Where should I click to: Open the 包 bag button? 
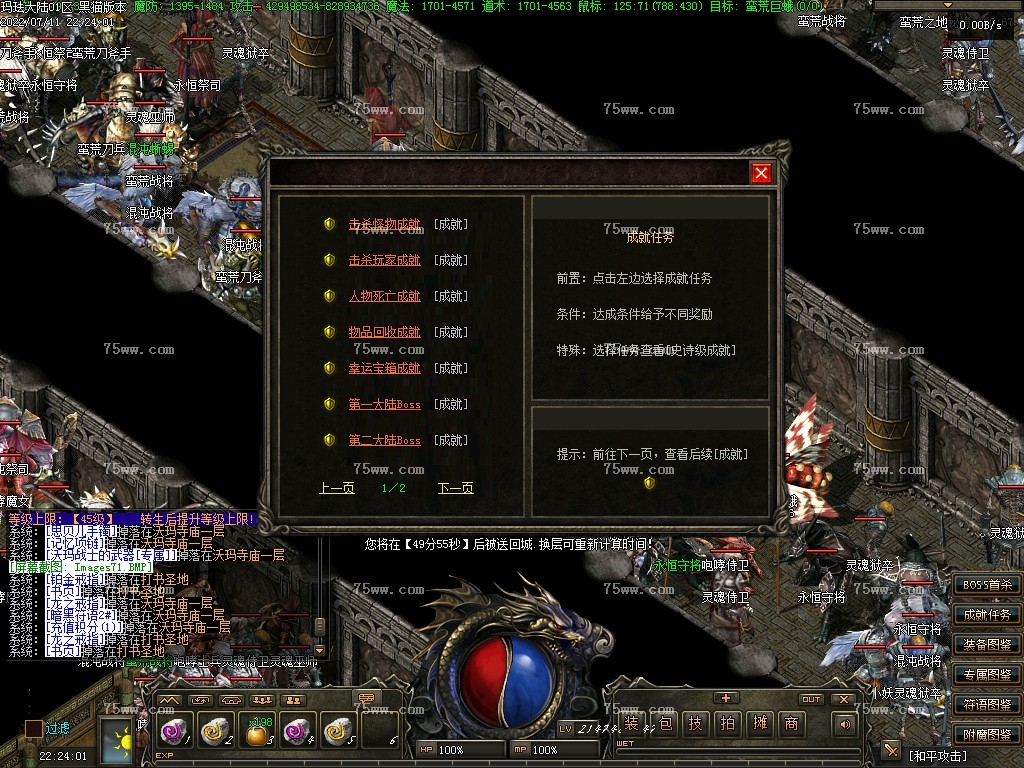(x=664, y=724)
